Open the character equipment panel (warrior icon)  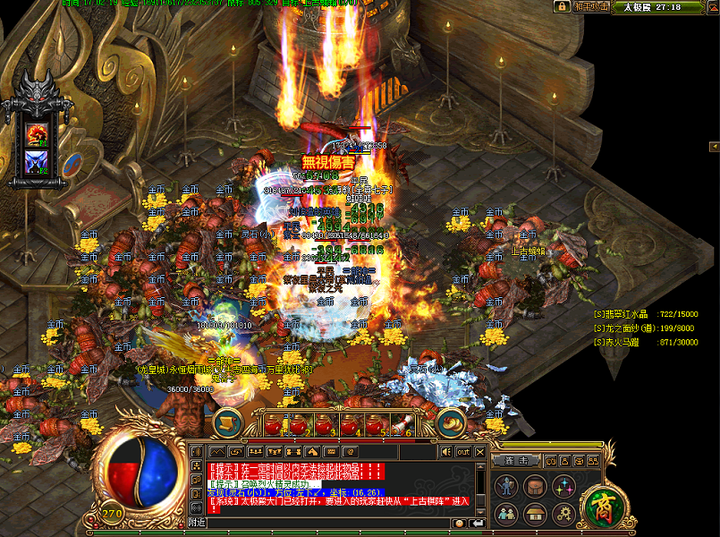(x=507, y=486)
